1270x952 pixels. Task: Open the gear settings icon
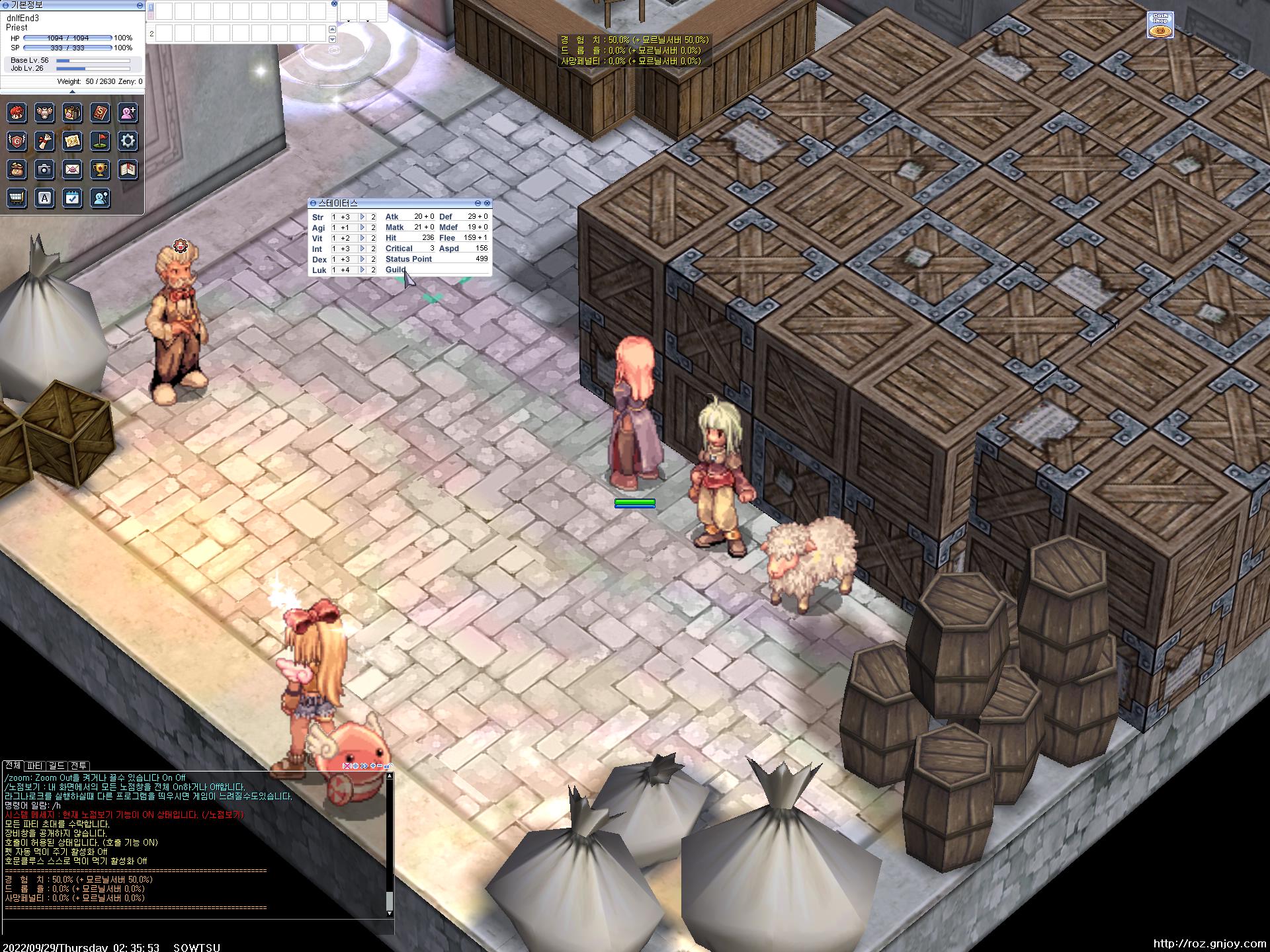128,141
